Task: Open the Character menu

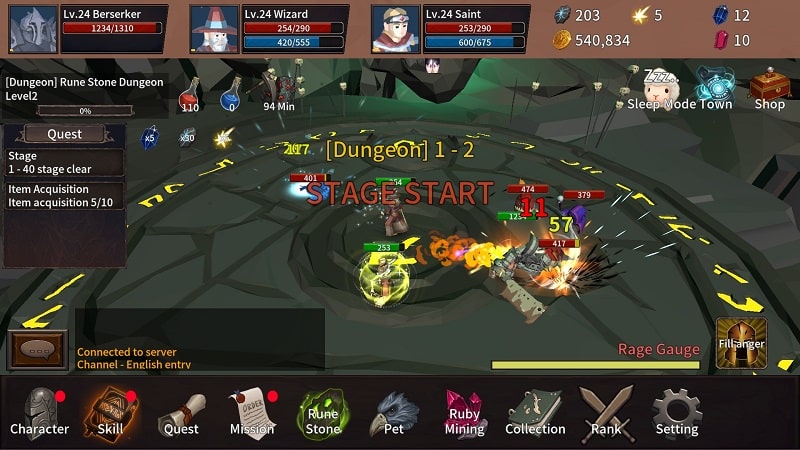Action: click(40, 412)
